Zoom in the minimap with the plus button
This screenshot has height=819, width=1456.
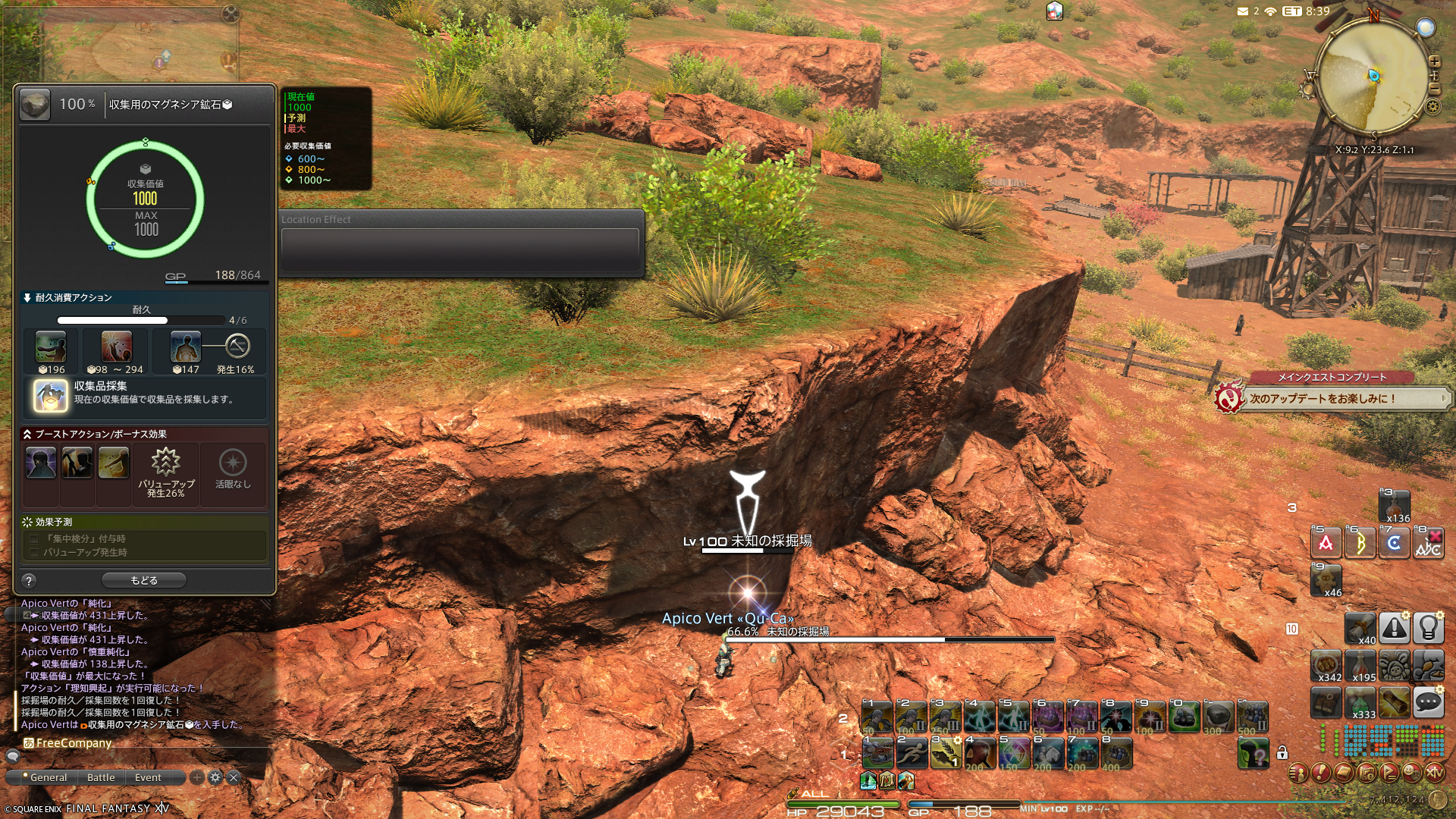[x=1434, y=61]
